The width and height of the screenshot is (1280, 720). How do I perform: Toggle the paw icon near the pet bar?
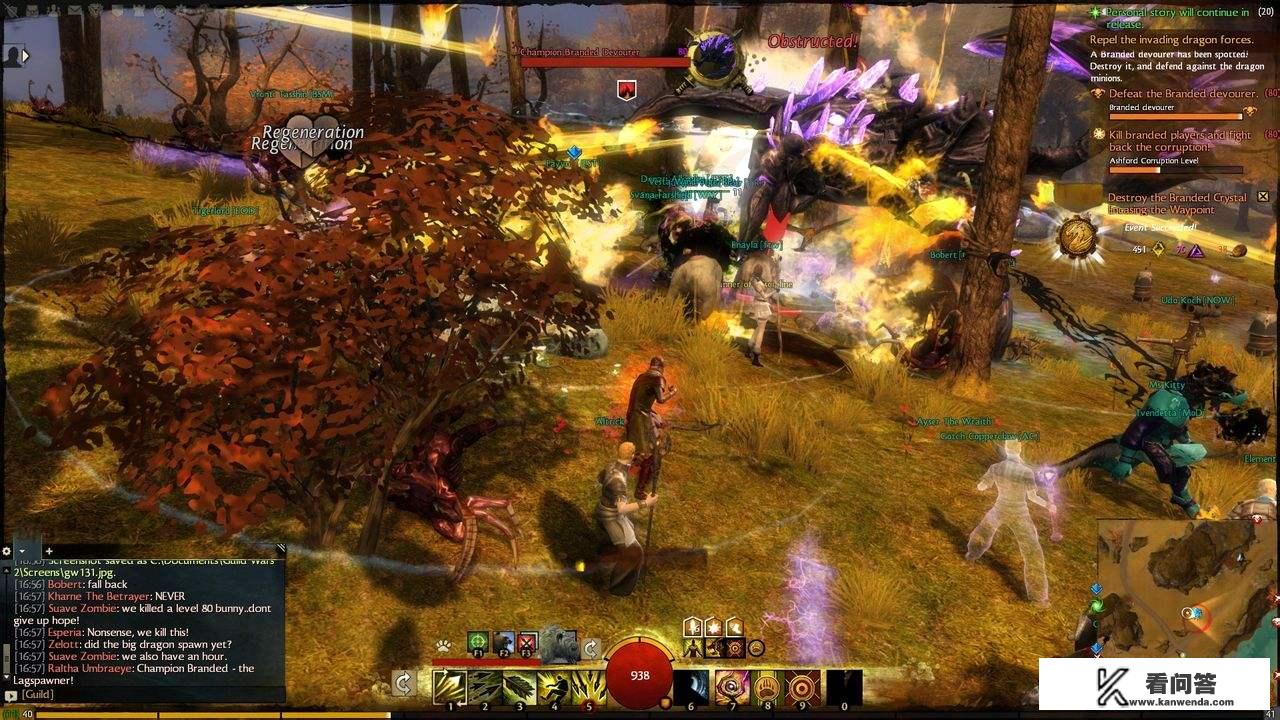pyautogui.click(x=444, y=646)
